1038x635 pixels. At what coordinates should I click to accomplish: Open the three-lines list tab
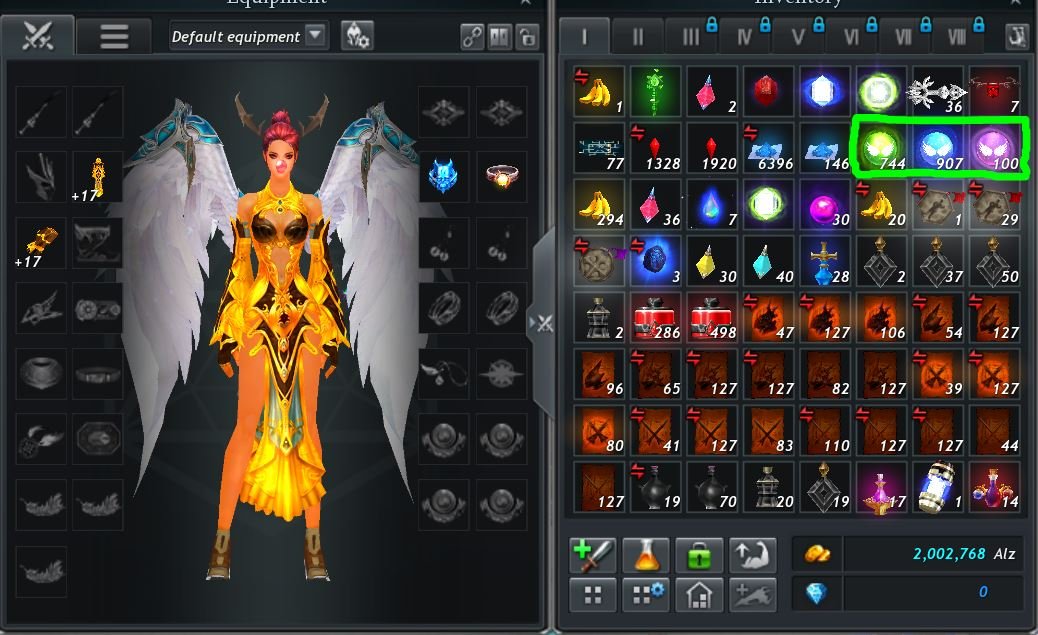tap(113, 37)
